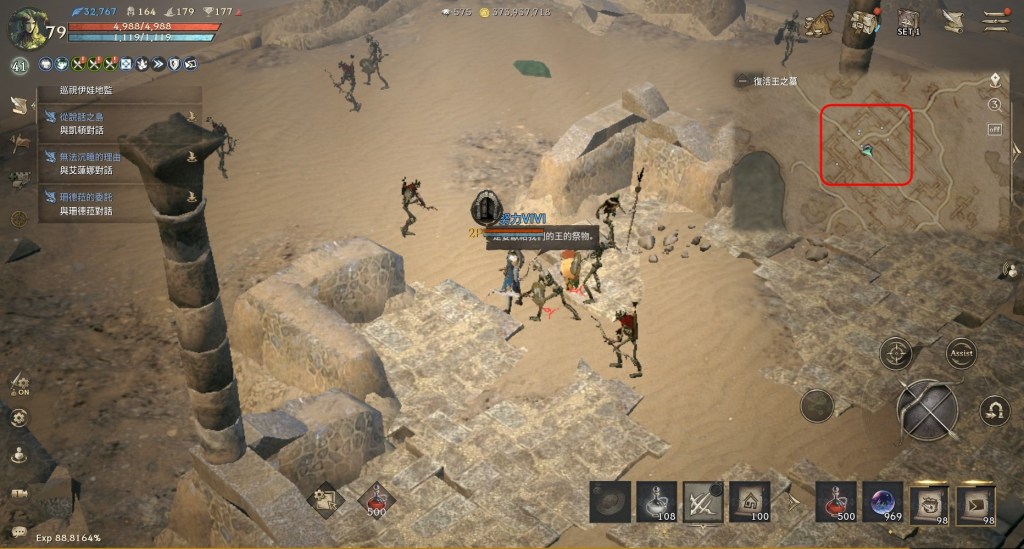This screenshot has height=549, width=1024.
Task: Click the minimap zoom level 3 magnifier
Action: coord(995,104)
